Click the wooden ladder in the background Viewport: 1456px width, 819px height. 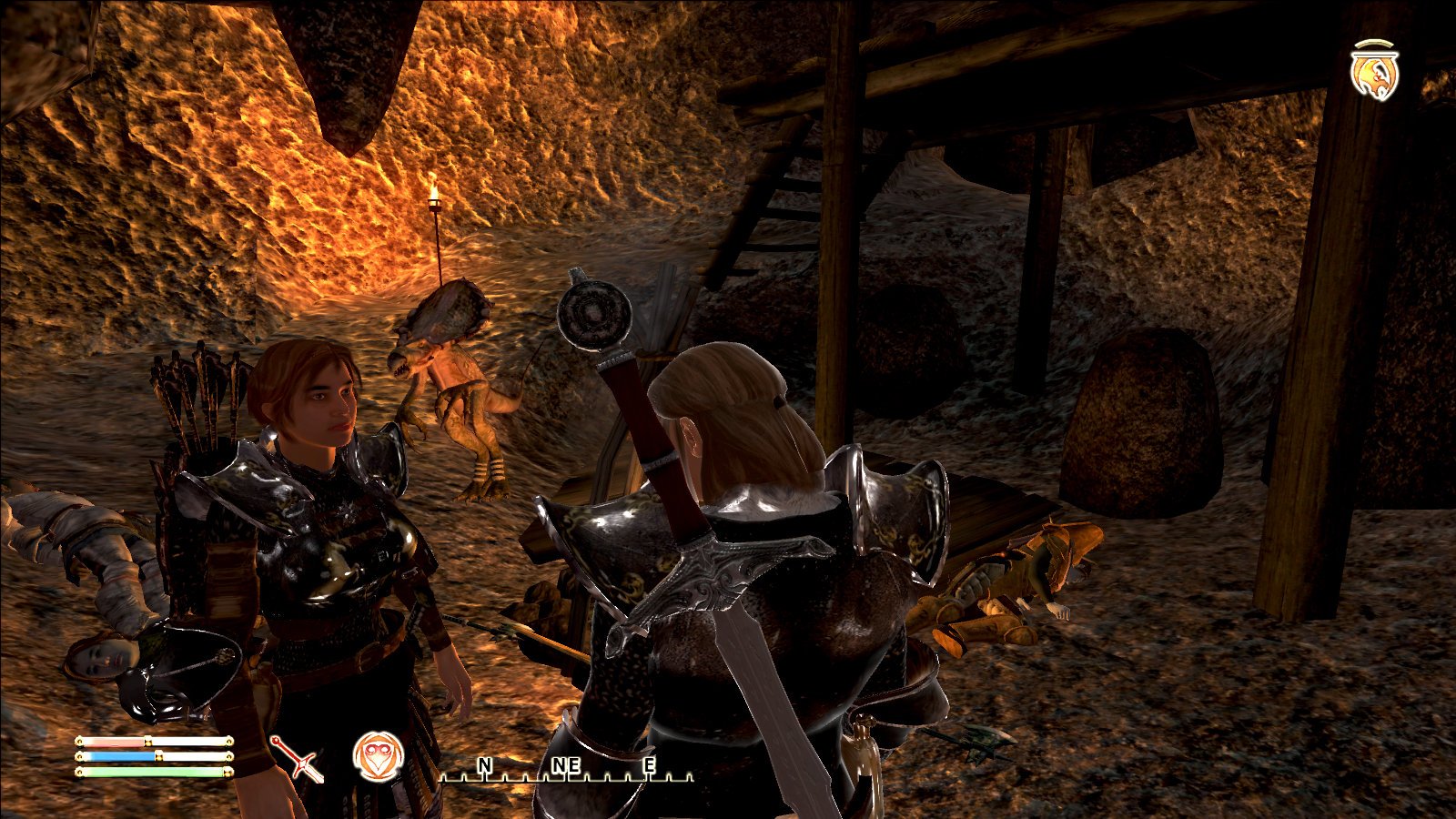[760, 209]
